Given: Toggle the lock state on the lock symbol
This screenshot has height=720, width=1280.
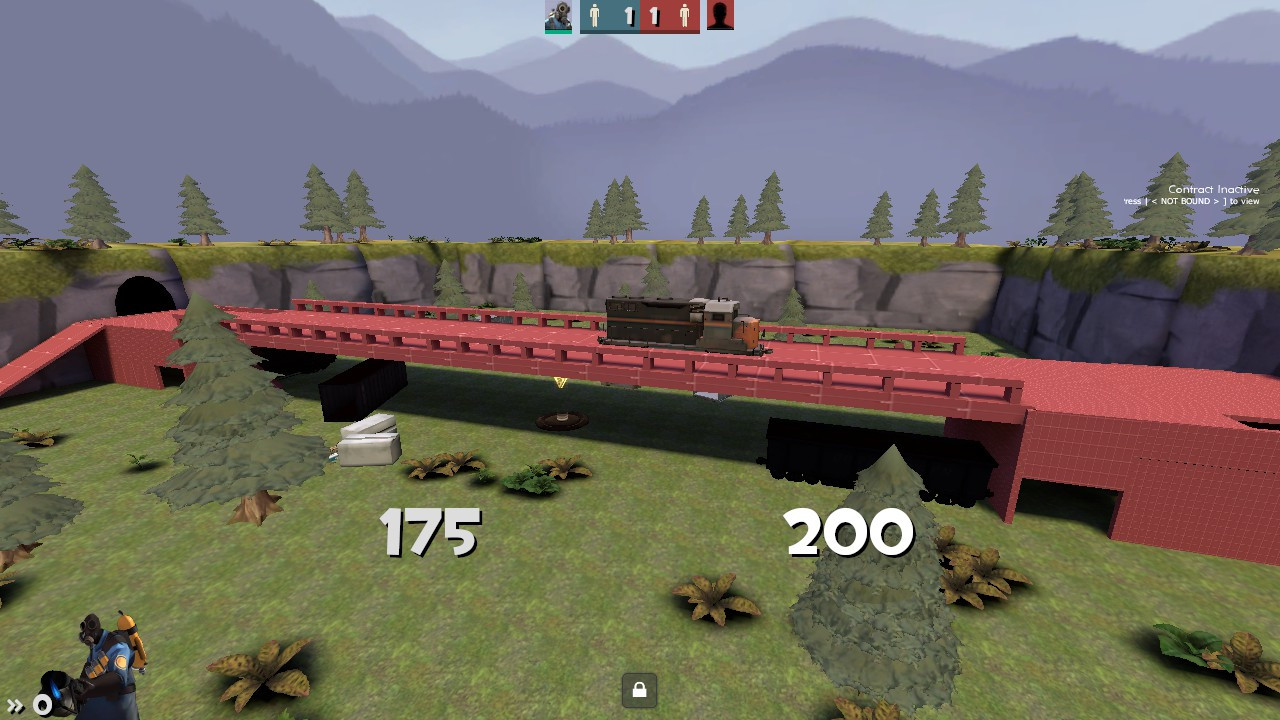Looking at the screenshot, I should tap(640, 689).
